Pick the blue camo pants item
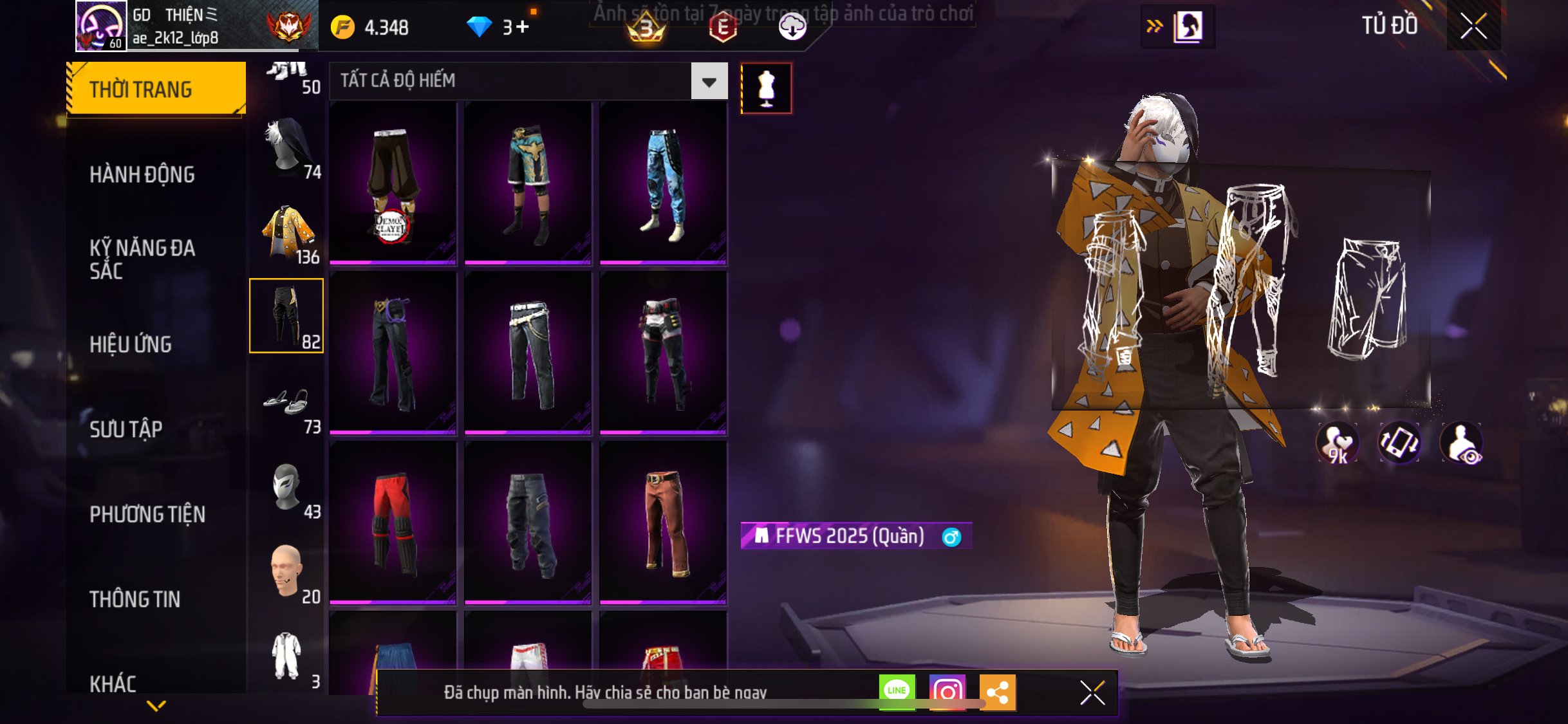The image size is (1568, 724). coord(663,183)
